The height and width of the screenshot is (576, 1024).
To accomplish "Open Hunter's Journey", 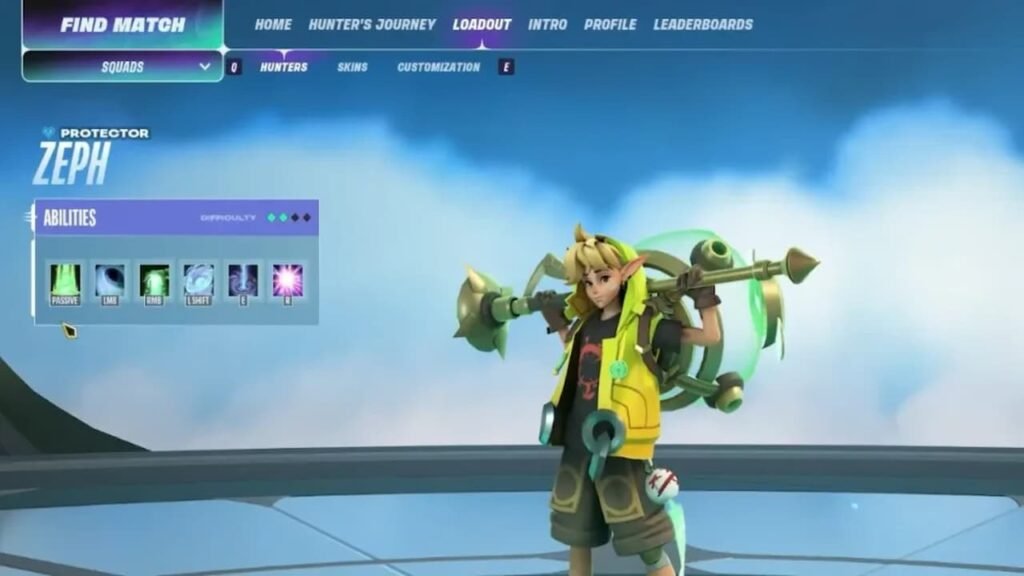I will coord(372,24).
